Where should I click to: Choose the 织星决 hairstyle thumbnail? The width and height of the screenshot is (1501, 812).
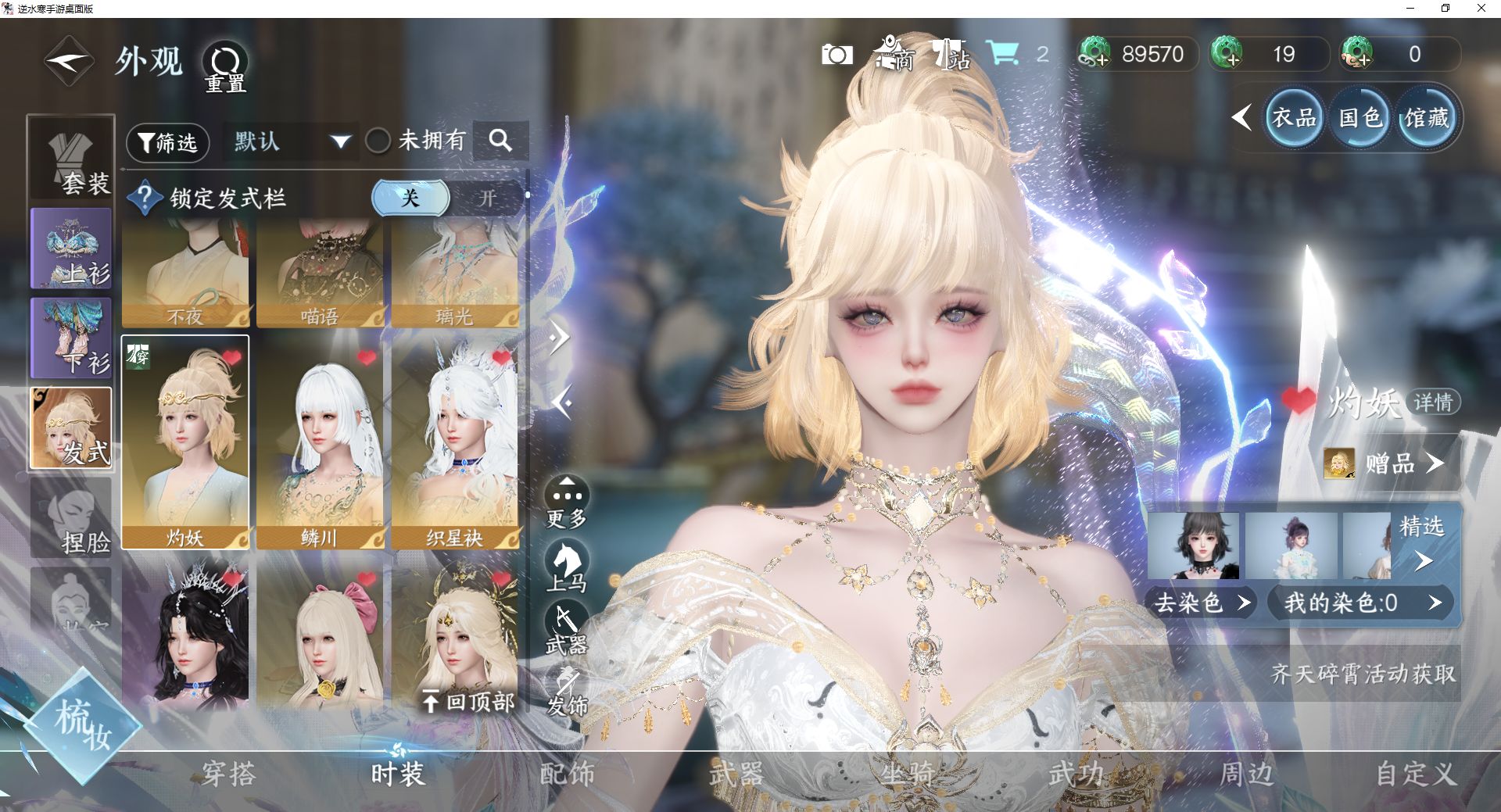click(x=454, y=443)
